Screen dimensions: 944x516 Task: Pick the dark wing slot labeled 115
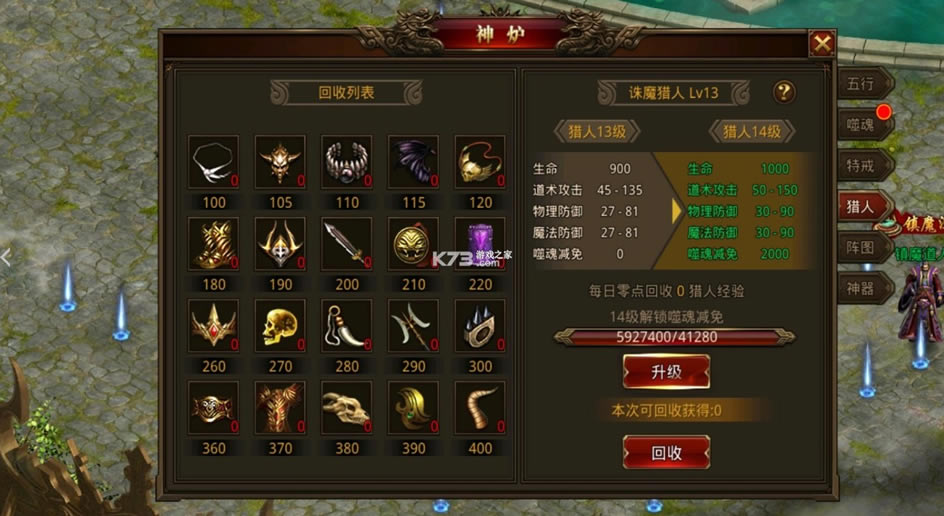click(413, 162)
